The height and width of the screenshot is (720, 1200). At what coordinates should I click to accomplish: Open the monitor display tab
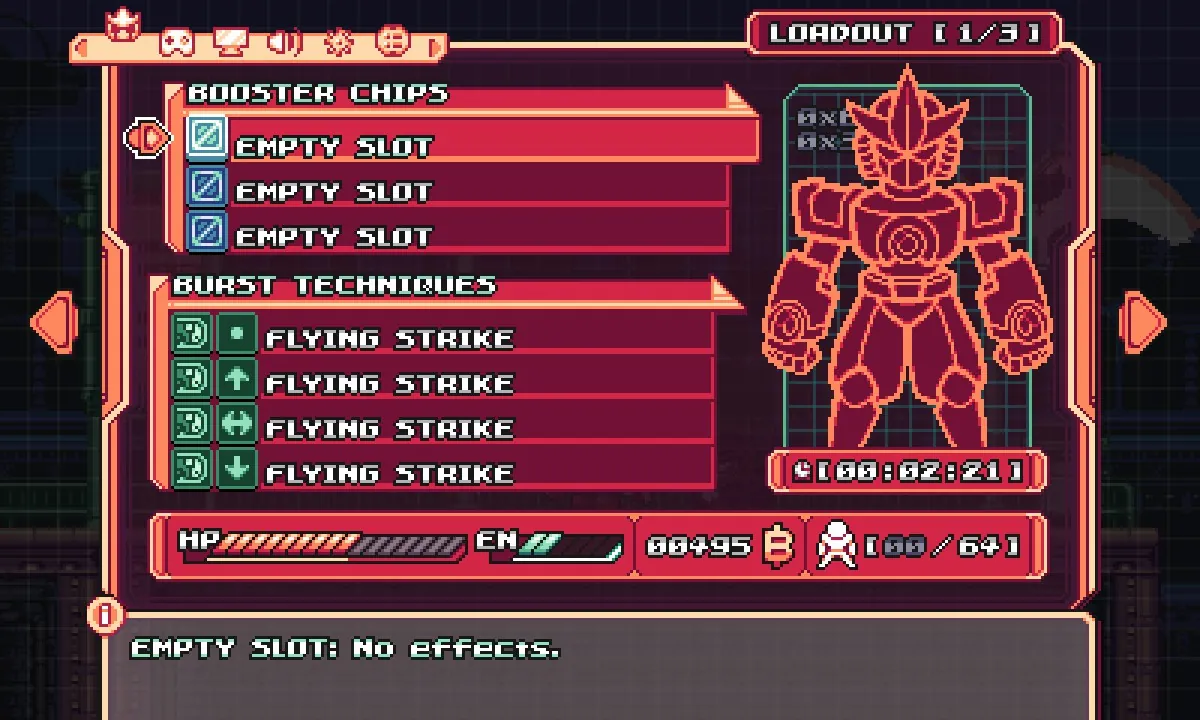231,43
